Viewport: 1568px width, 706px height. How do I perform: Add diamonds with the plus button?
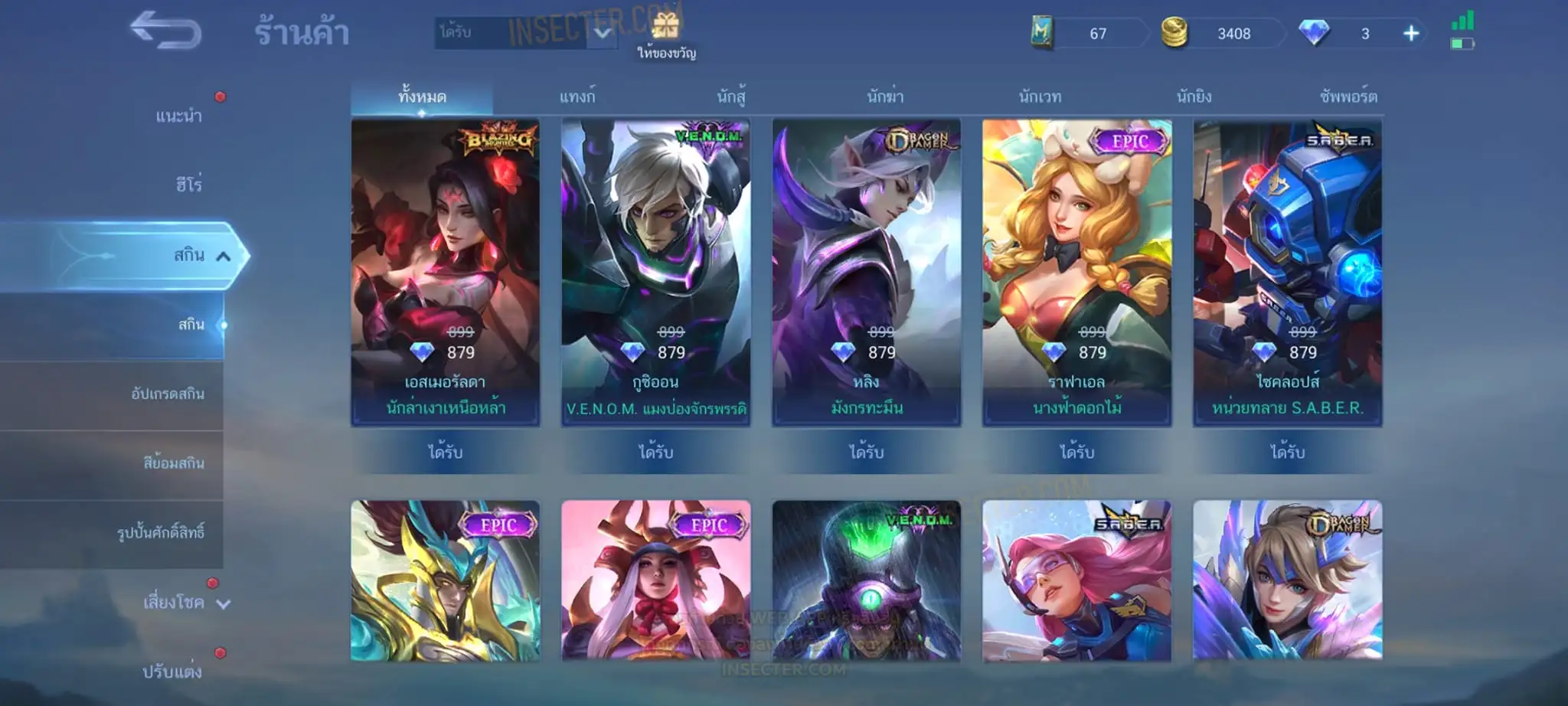(x=1411, y=34)
